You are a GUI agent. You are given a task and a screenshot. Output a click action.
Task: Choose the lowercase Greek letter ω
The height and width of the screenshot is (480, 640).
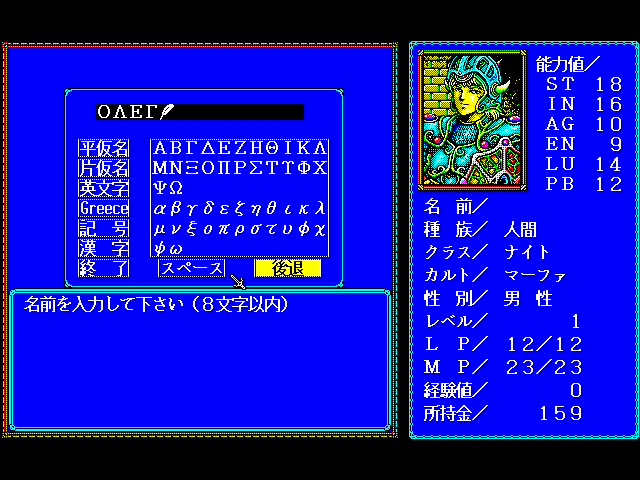(x=175, y=248)
